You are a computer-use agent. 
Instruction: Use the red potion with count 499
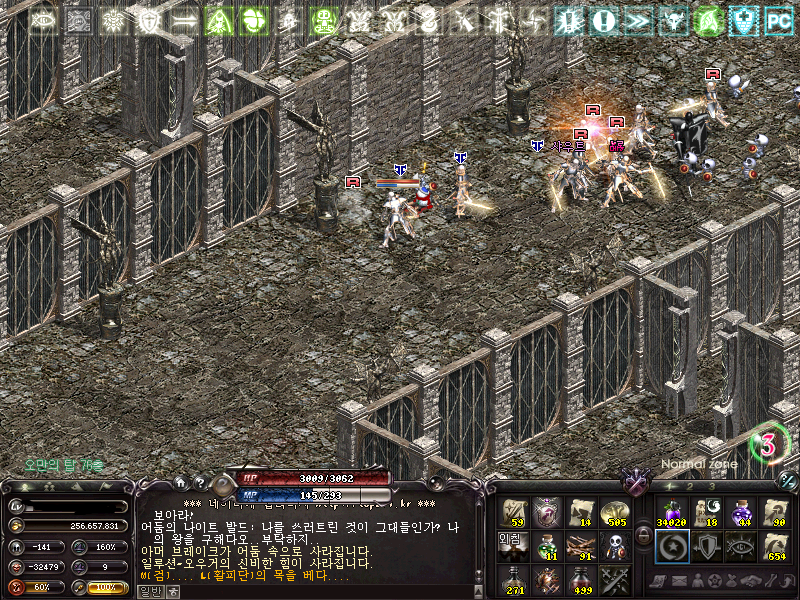coord(581,580)
